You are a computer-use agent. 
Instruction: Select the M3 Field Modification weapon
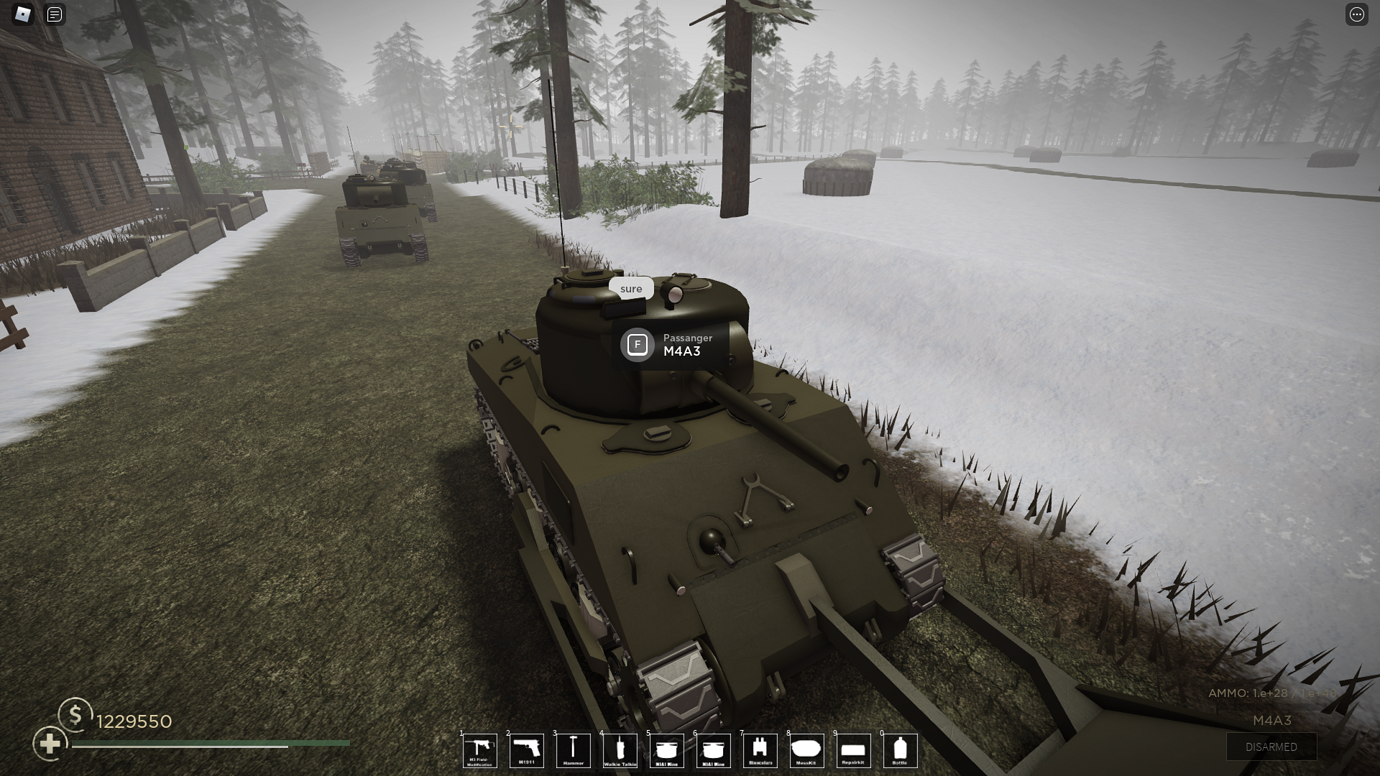[480, 750]
